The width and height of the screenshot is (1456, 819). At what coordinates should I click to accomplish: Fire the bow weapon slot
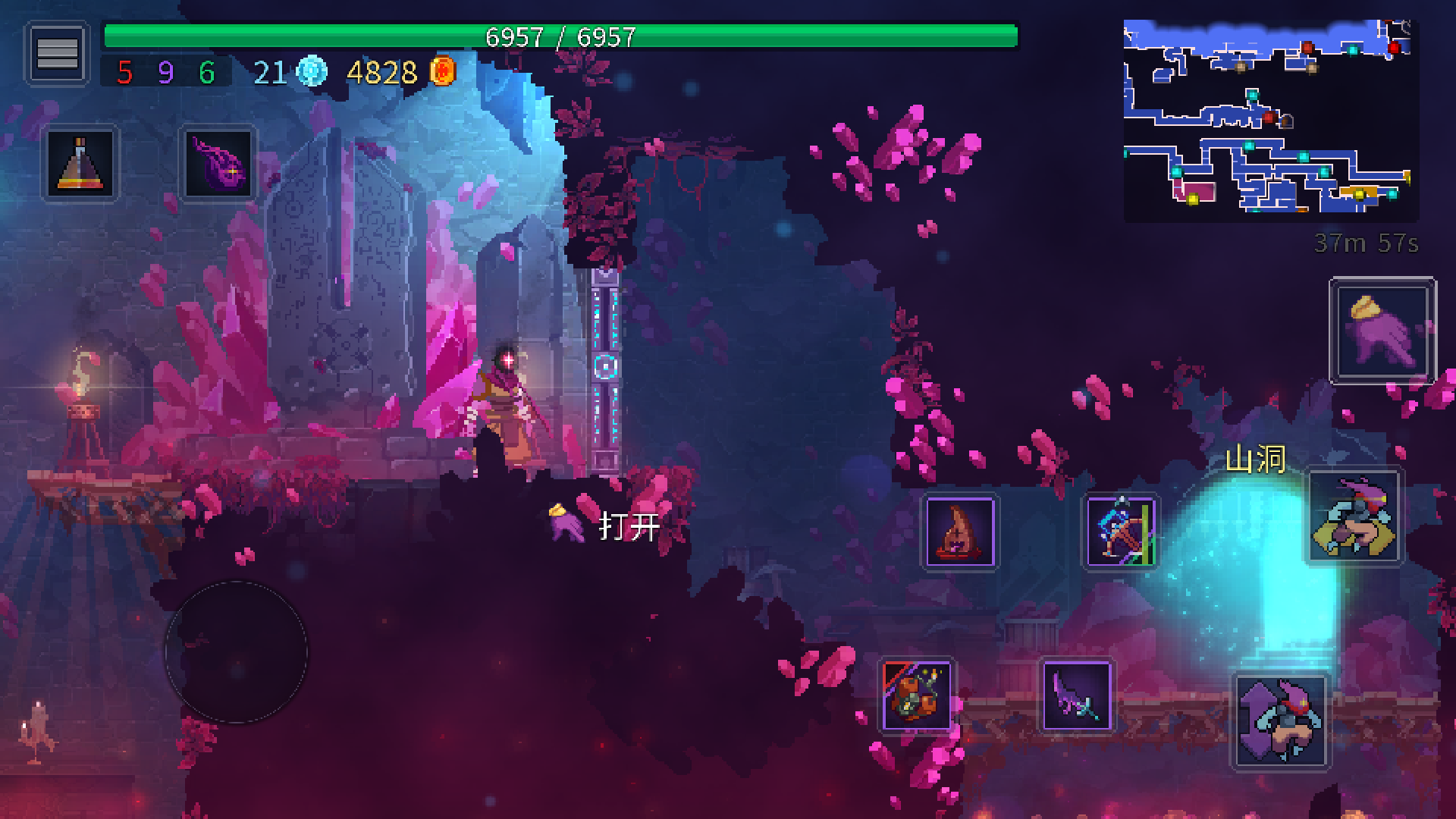(1120, 532)
